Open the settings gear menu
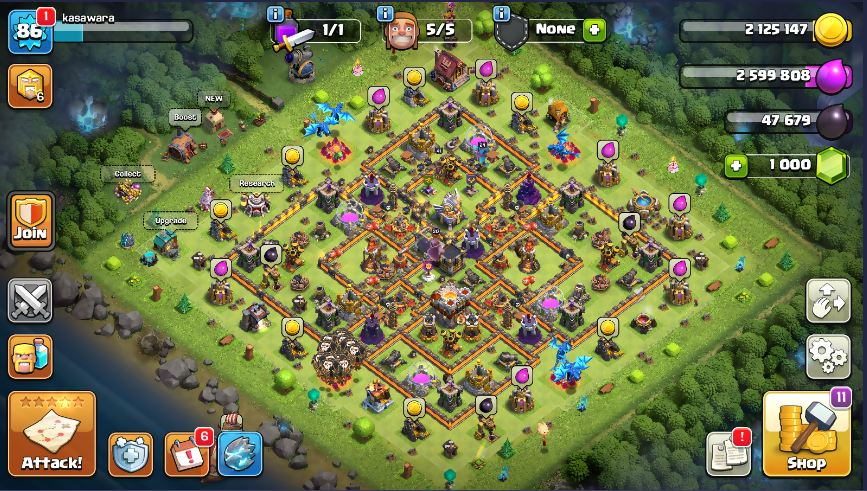 (x=827, y=355)
